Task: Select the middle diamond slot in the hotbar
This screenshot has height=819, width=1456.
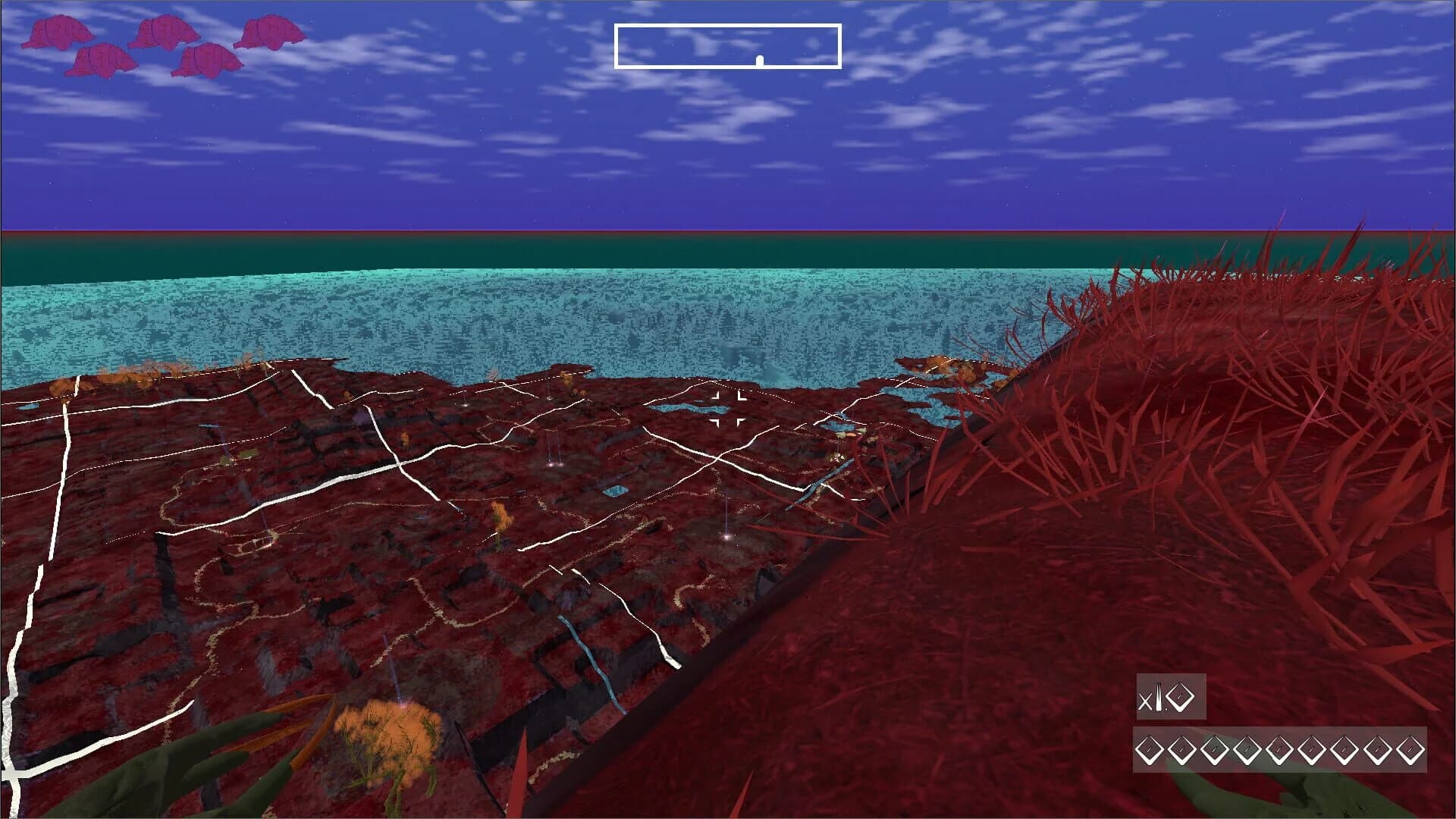Action: (x=1279, y=750)
